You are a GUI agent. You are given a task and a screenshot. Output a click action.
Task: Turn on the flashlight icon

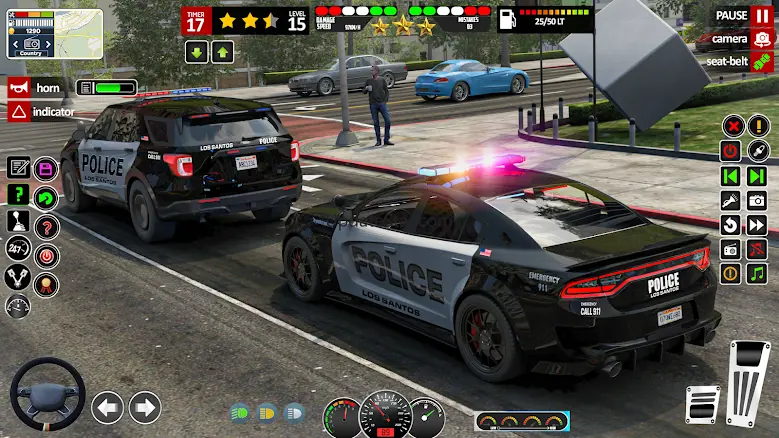731,200
